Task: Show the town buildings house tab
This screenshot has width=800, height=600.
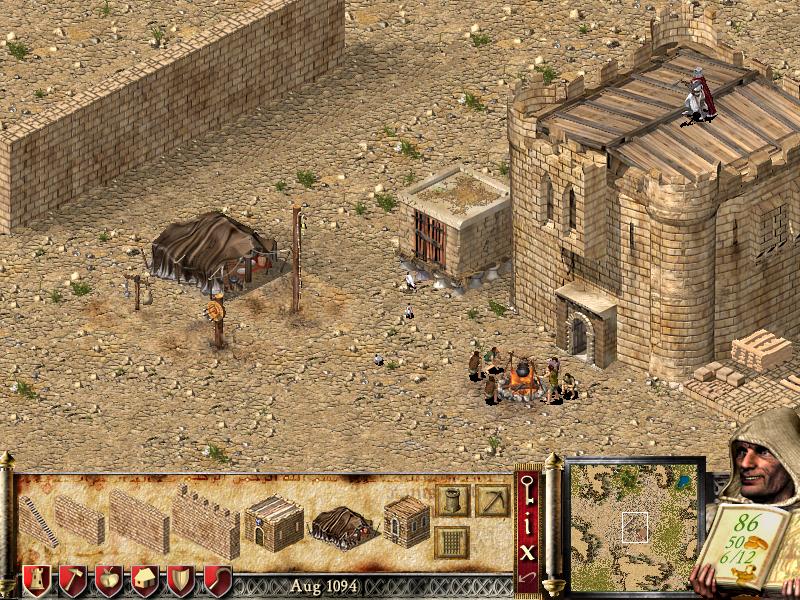Action: click(145, 581)
